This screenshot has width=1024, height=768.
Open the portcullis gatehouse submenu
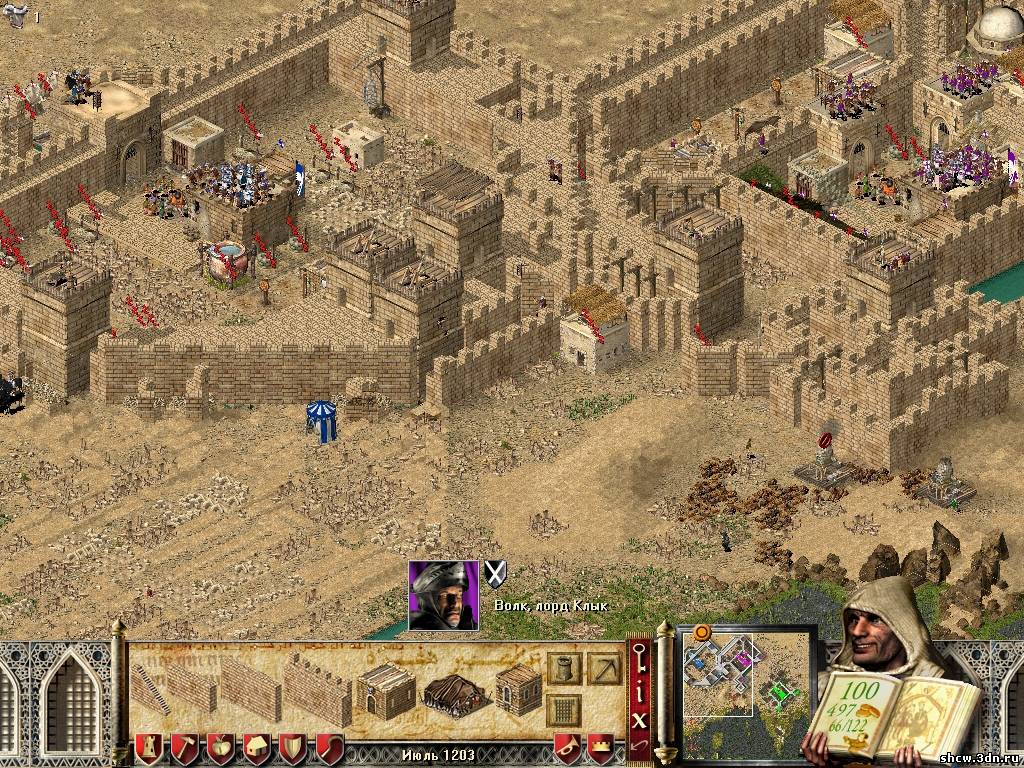coord(564,711)
